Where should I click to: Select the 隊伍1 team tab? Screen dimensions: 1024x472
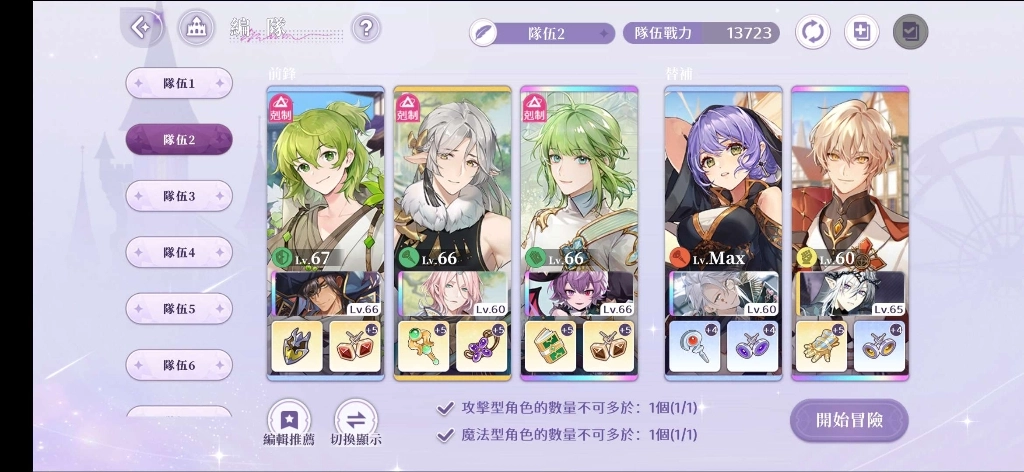point(179,83)
